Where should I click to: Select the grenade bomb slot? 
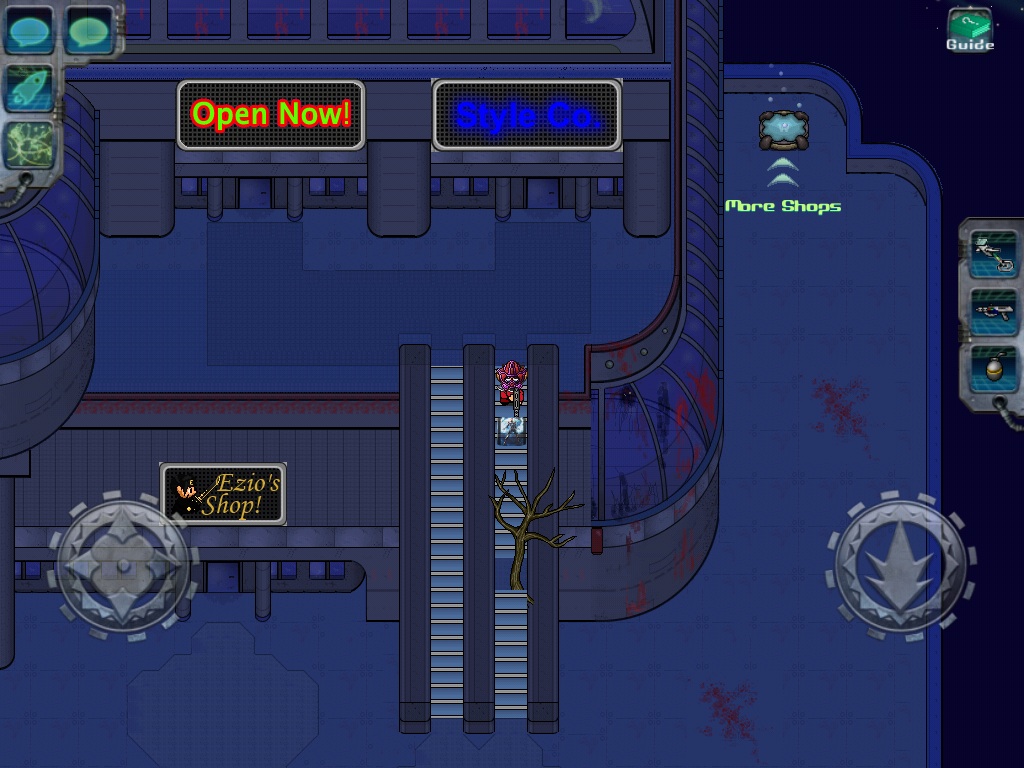(x=993, y=368)
